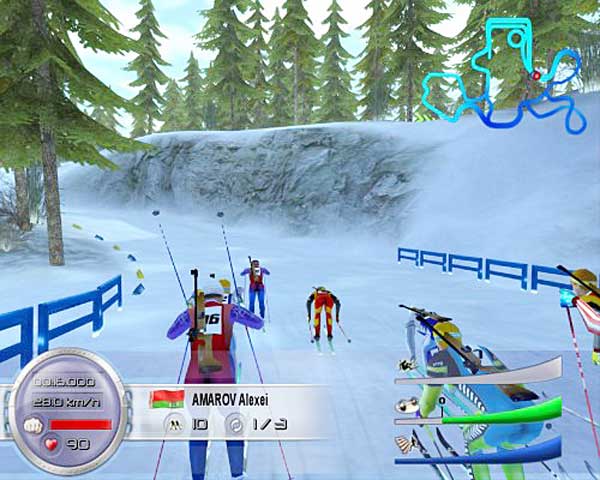Image resolution: width=600 pixels, height=480 pixels.
Task: Pick the striped technique icon by blue bar
Action: (405, 444)
